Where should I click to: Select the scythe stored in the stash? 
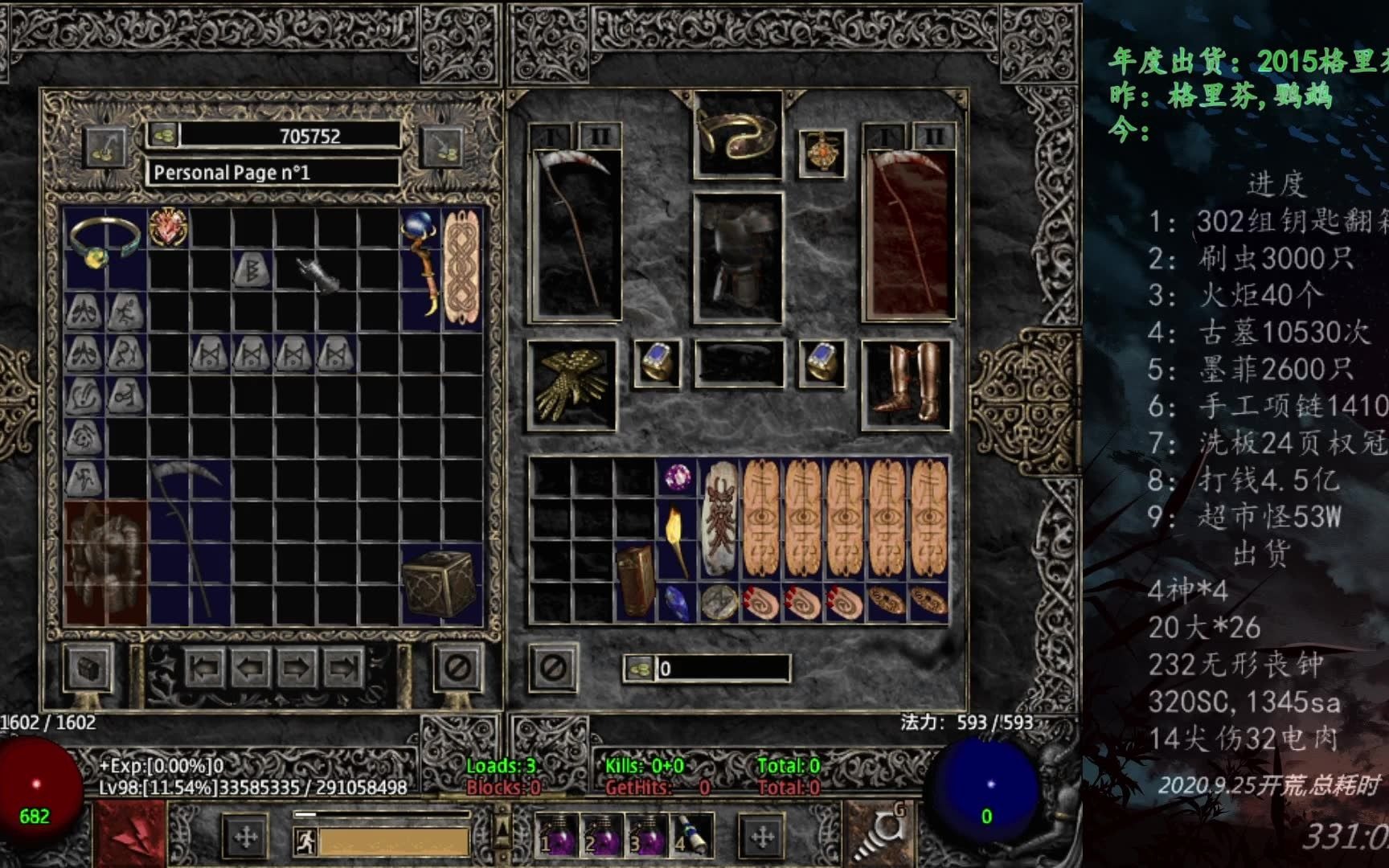click(188, 531)
